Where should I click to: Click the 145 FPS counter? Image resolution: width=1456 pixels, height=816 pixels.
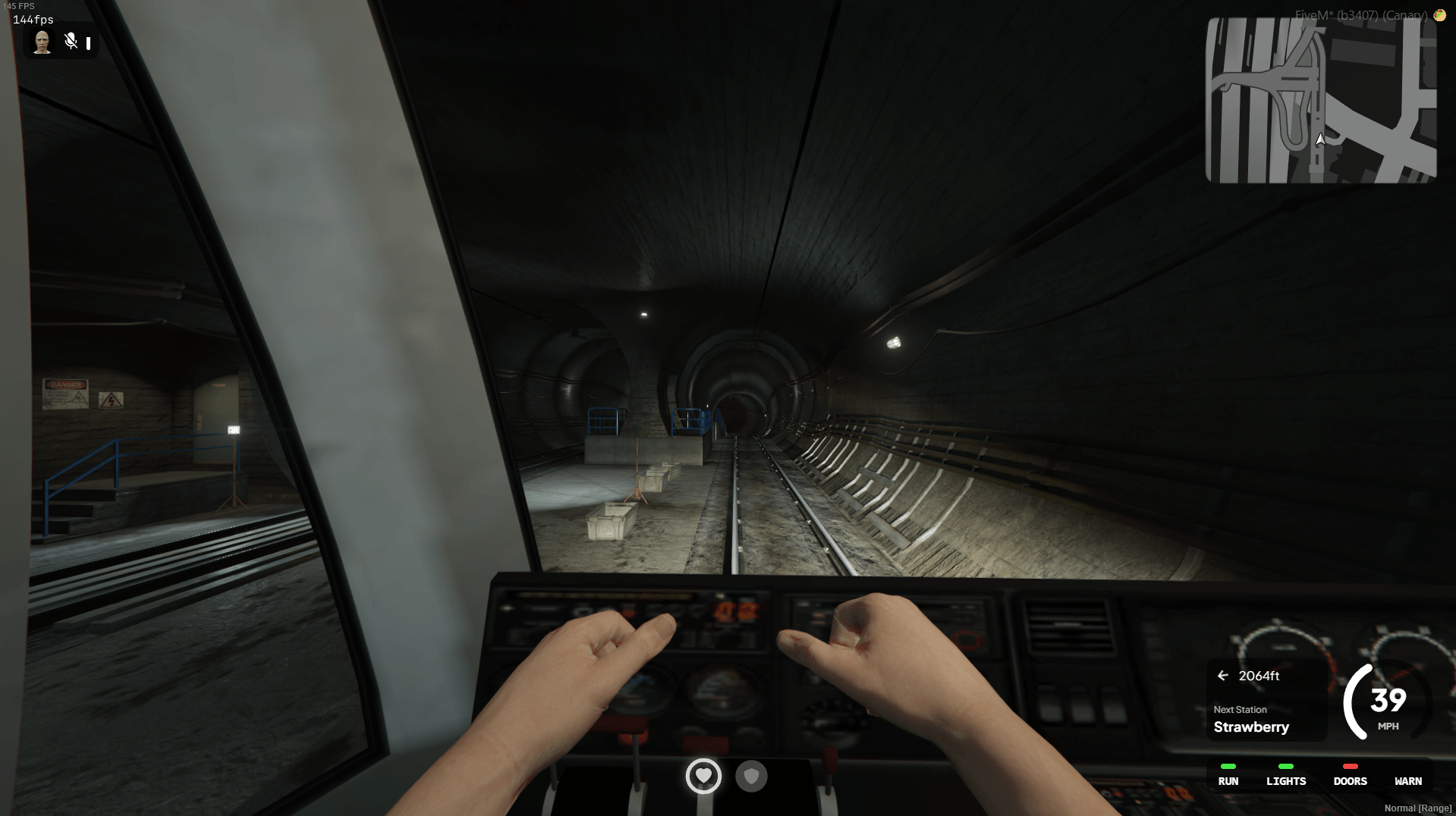pos(19,5)
